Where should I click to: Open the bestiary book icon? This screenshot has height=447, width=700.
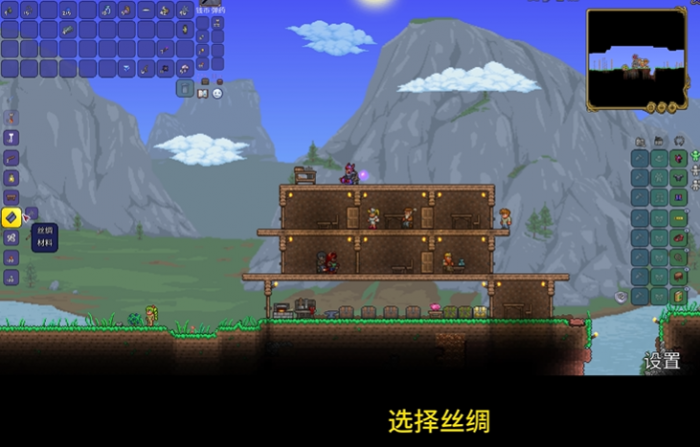203,93
